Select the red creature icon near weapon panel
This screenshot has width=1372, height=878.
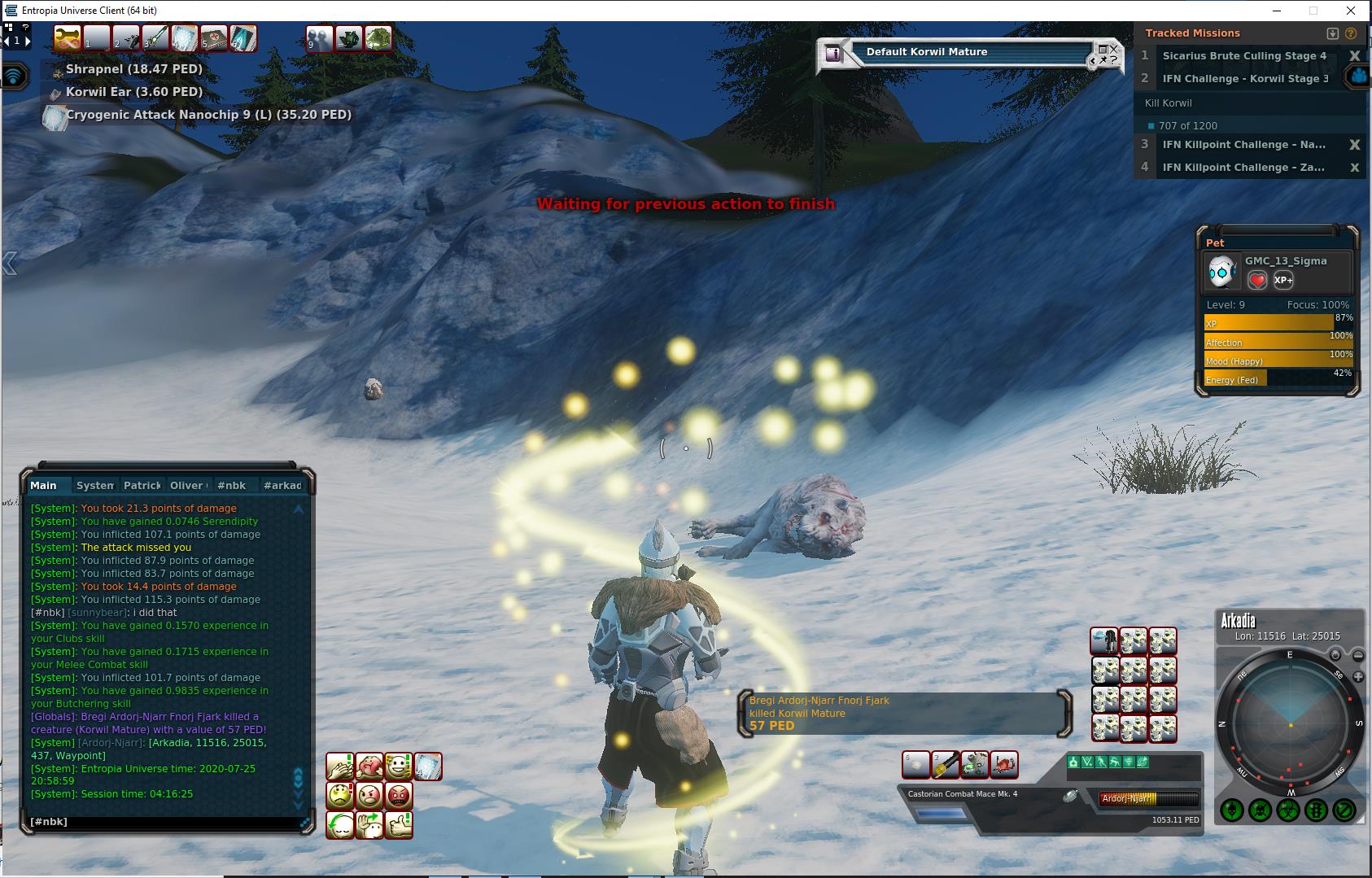(x=1004, y=764)
